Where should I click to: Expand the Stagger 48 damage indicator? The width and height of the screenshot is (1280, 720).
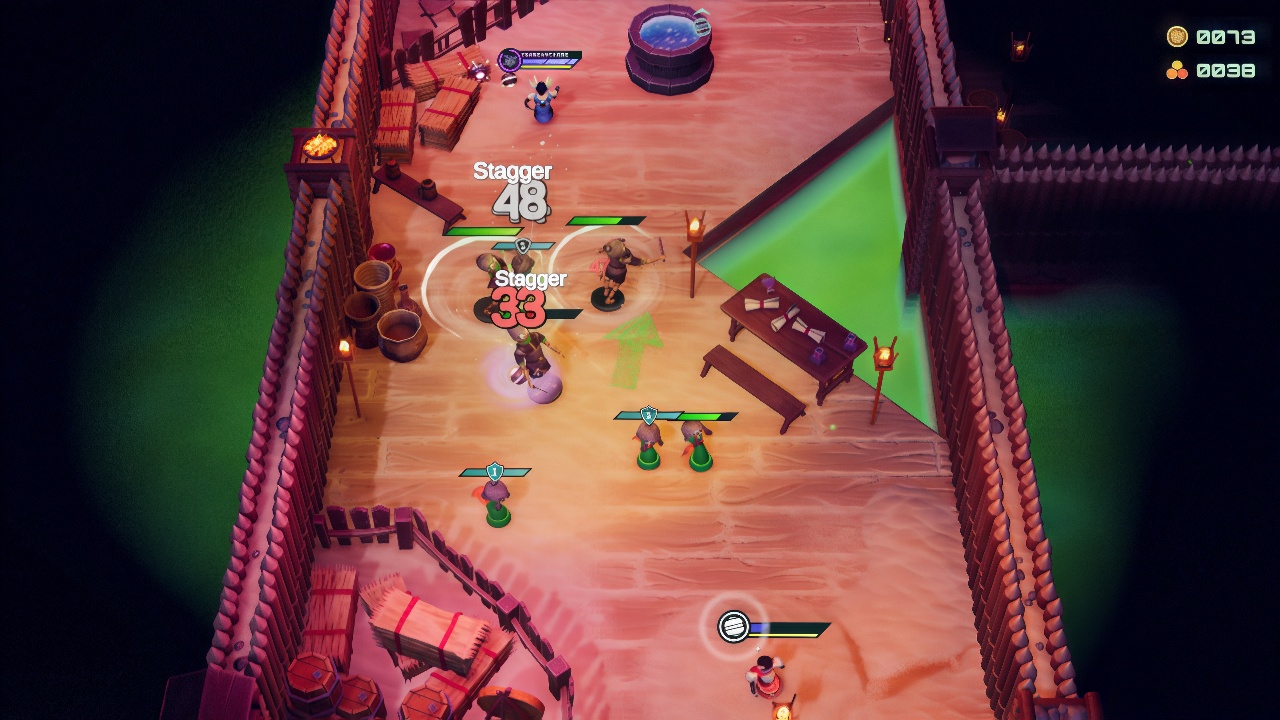click(x=512, y=190)
